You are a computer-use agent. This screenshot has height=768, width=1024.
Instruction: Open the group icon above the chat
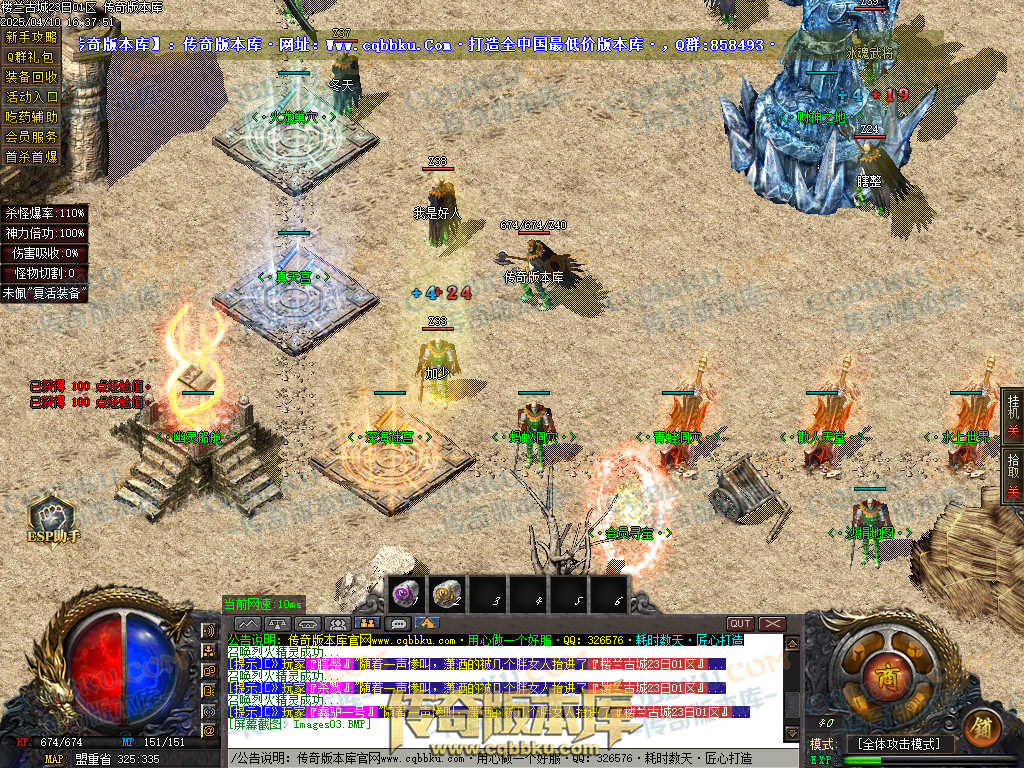[x=336, y=624]
